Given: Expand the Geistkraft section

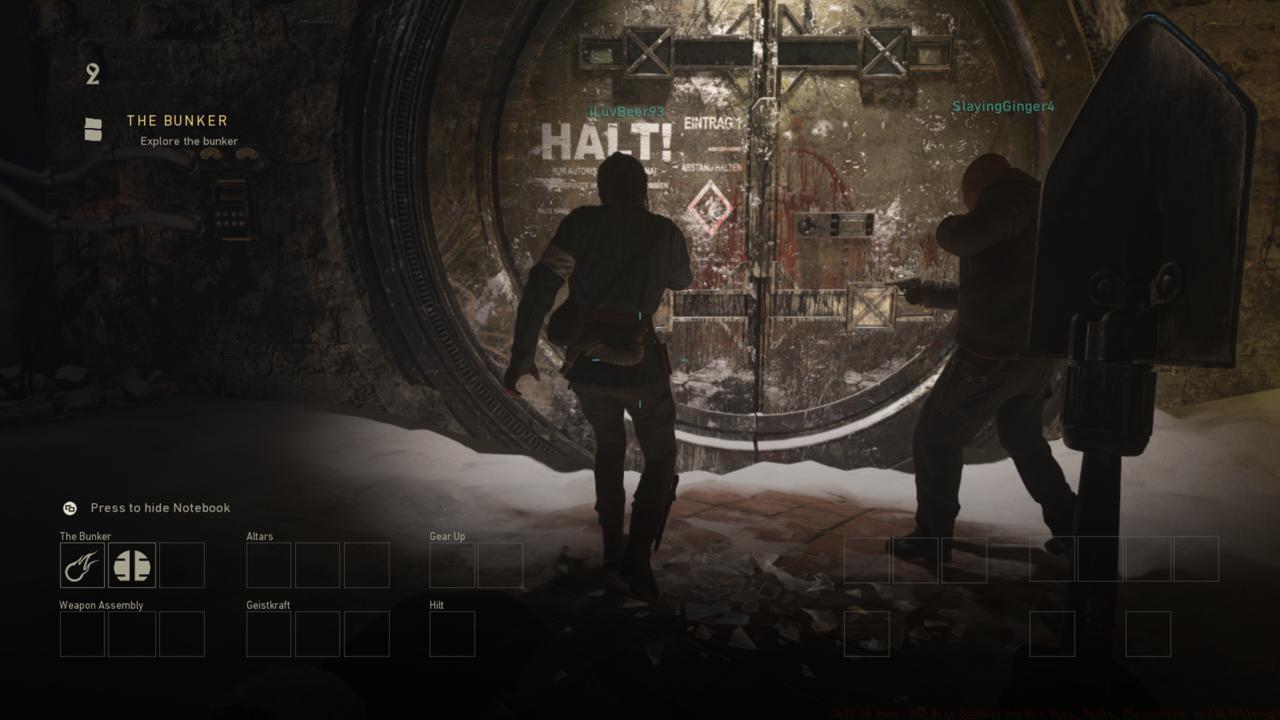Looking at the screenshot, I should (268, 605).
